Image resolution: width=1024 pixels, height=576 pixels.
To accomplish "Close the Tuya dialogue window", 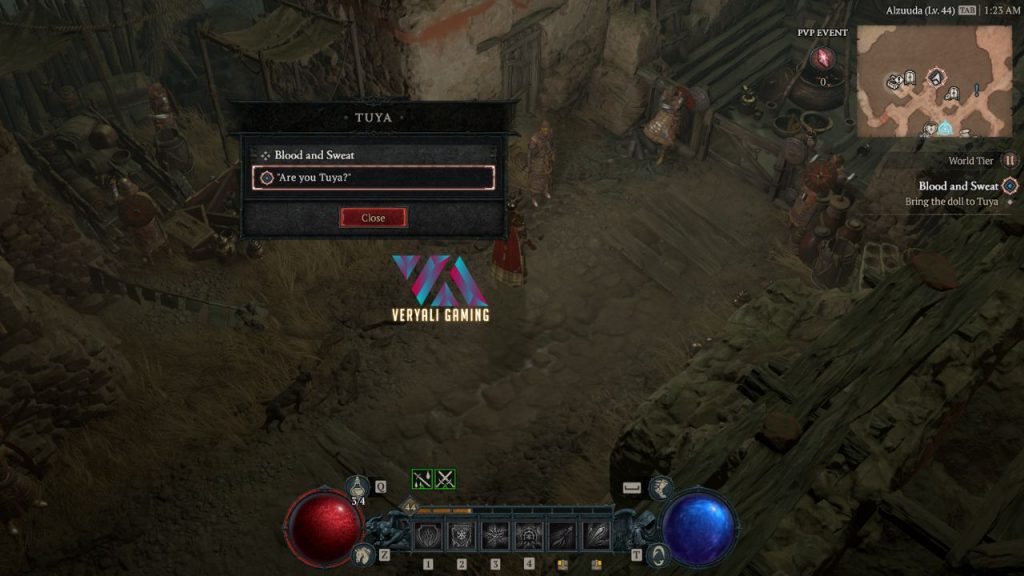I will (x=373, y=218).
